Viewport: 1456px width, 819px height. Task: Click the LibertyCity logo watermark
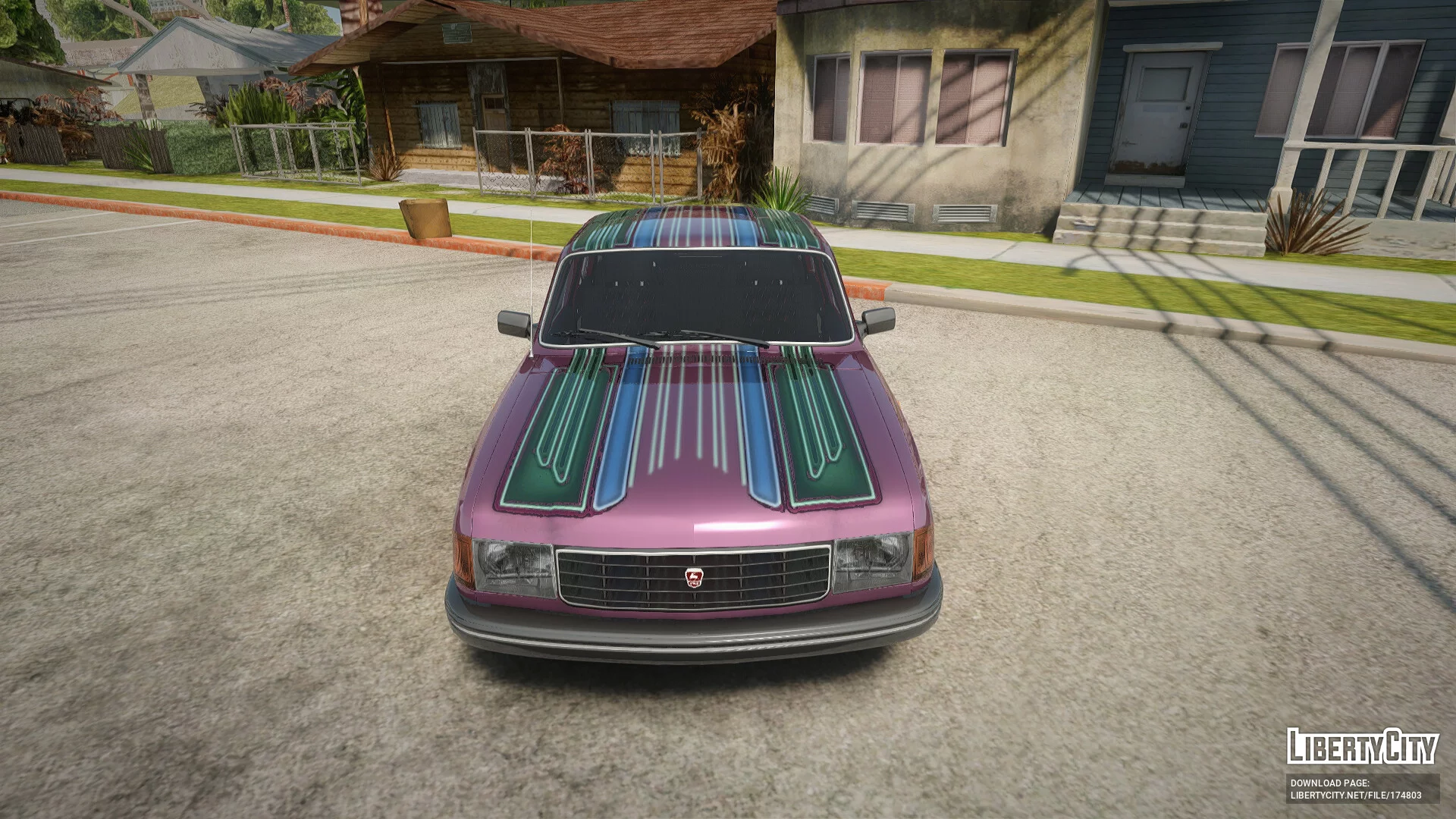1362,747
